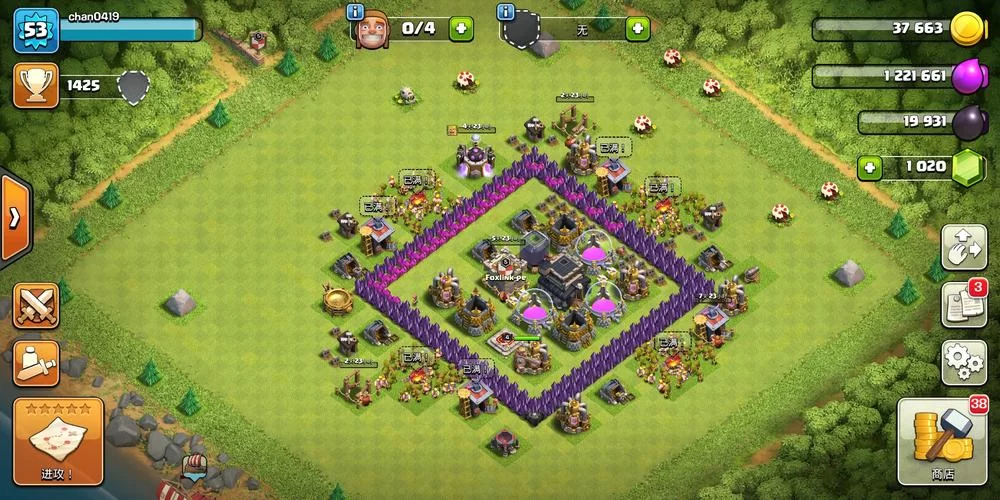Open the crossed swords battle log

pyautogui.click(x=36, y=304)
